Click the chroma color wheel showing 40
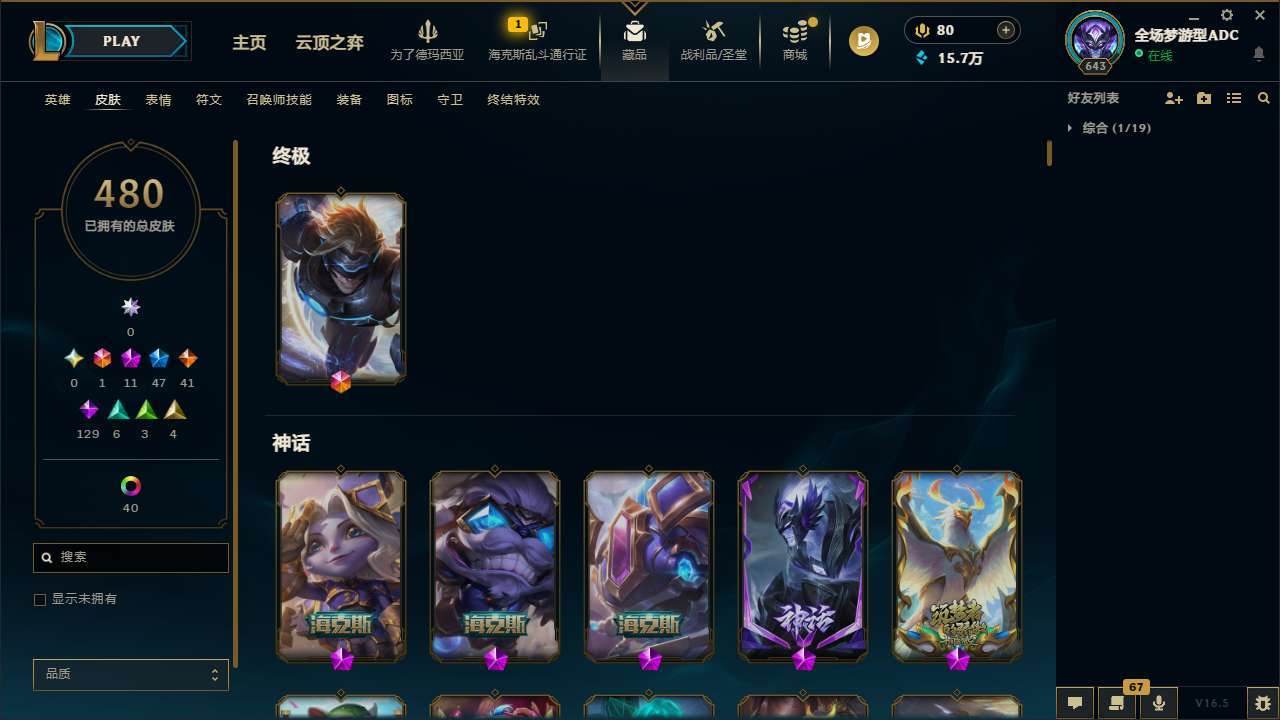Viewport: 1280px width, 720px height. (x=130, y=484)
